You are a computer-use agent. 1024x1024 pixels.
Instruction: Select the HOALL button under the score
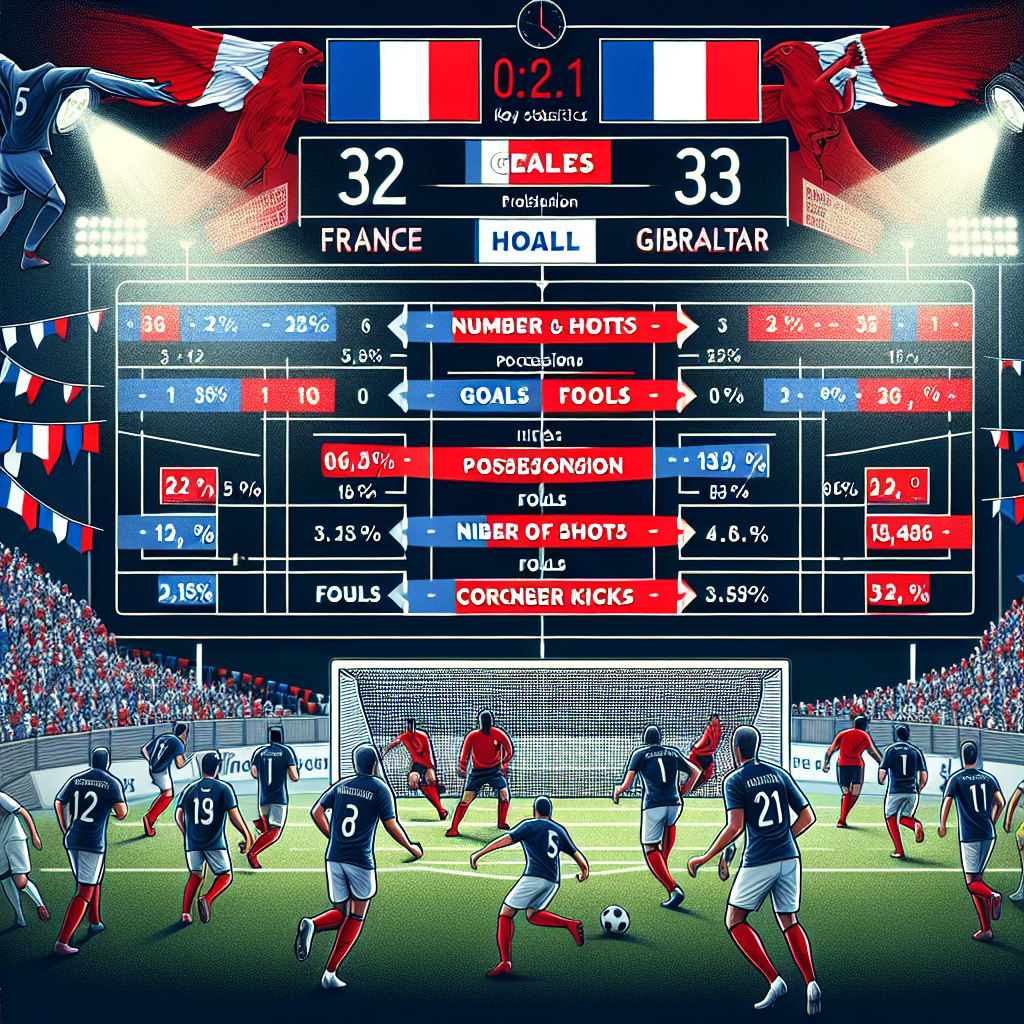(x=536, y=242)
